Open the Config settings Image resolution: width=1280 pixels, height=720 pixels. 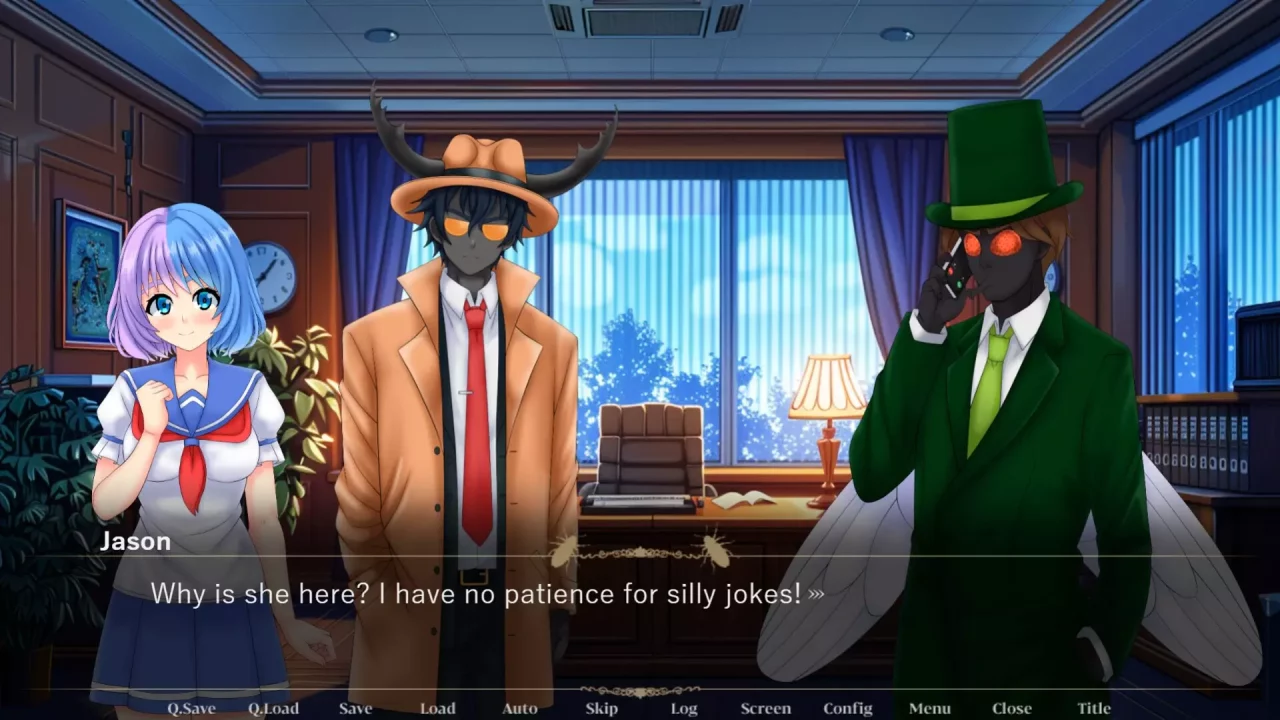point(847,708)
